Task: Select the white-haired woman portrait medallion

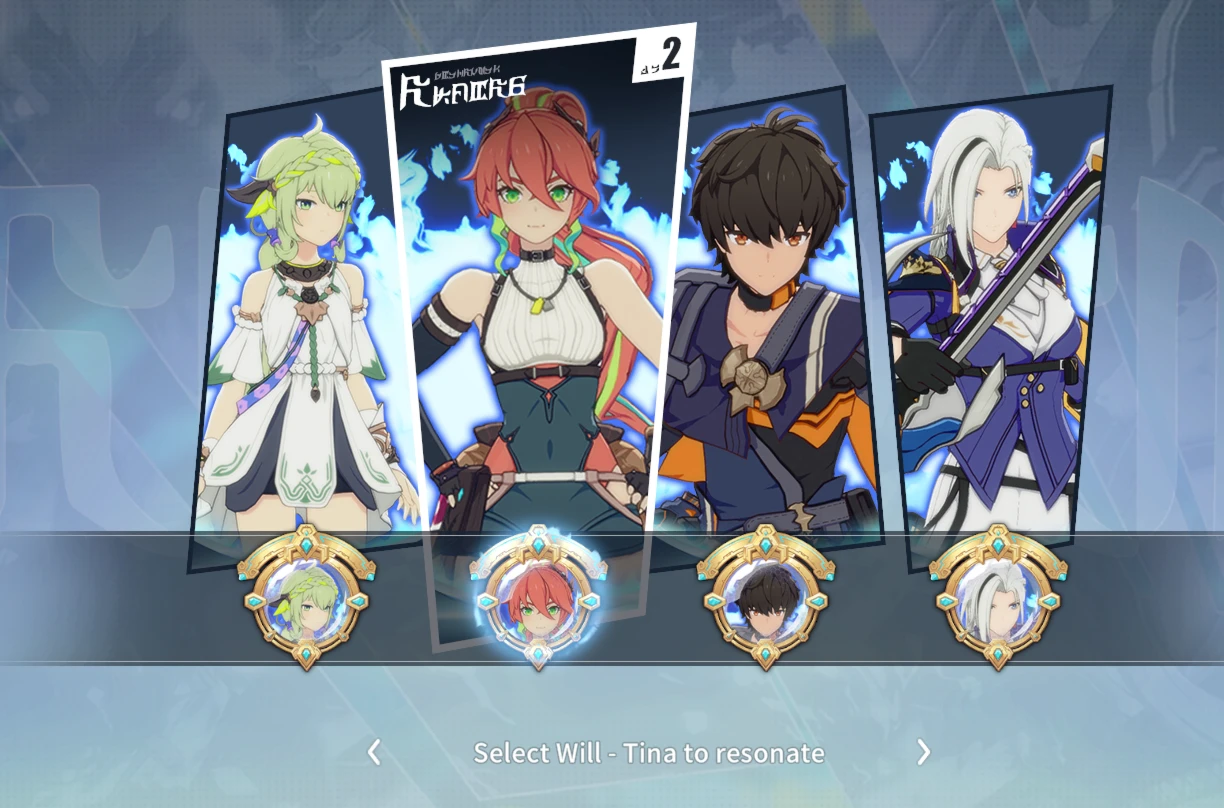Action: pos(997,598)
